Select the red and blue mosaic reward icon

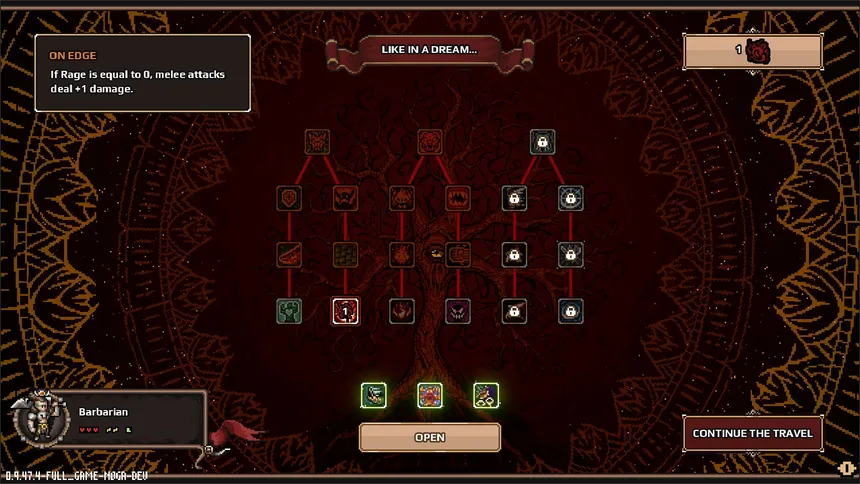coord(430,395)
